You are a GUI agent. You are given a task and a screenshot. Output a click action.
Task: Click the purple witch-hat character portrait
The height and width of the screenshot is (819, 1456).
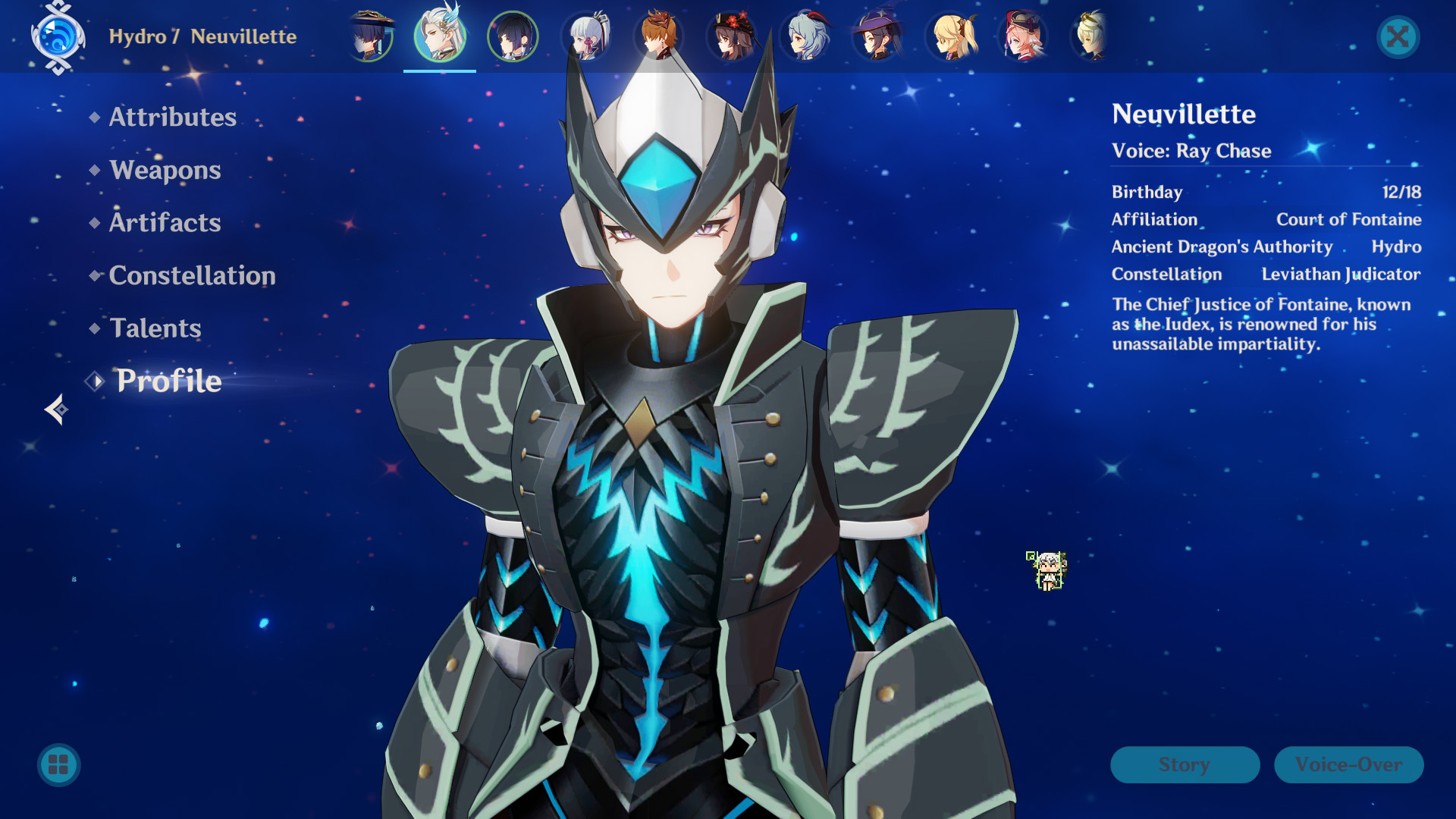(x=877, y=36)
